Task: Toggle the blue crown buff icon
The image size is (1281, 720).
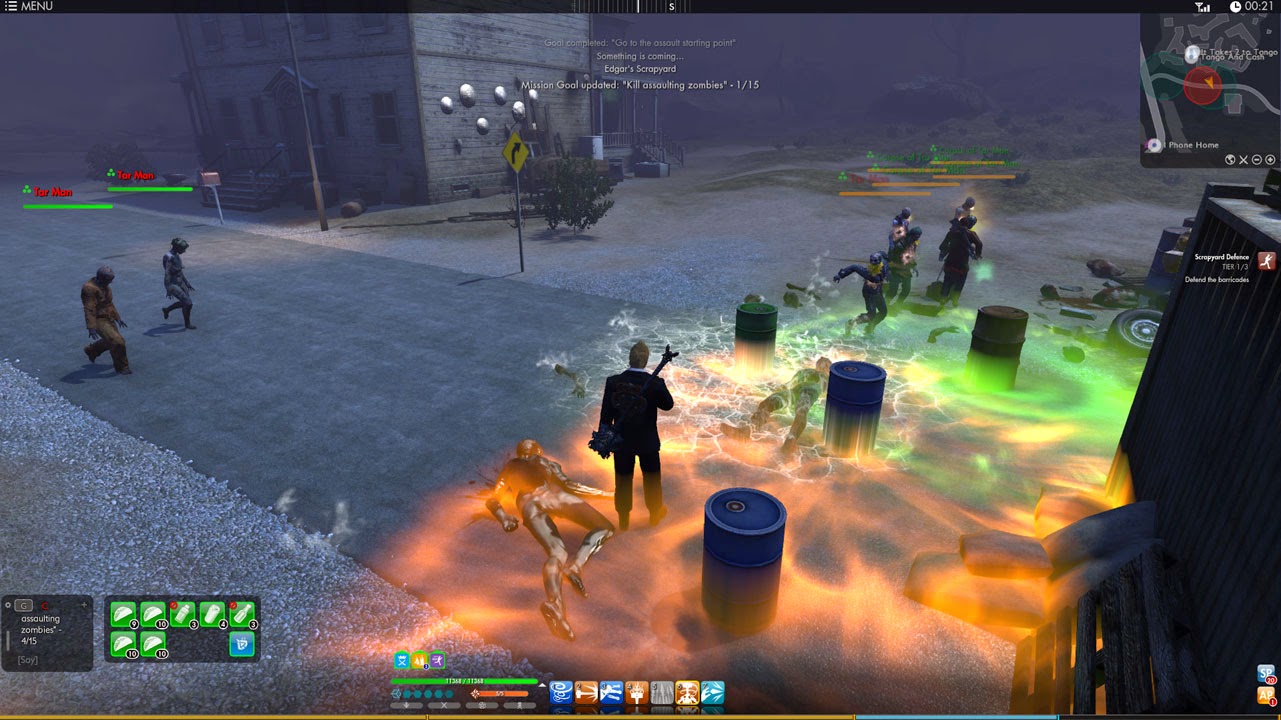Action: coord(402,660)
